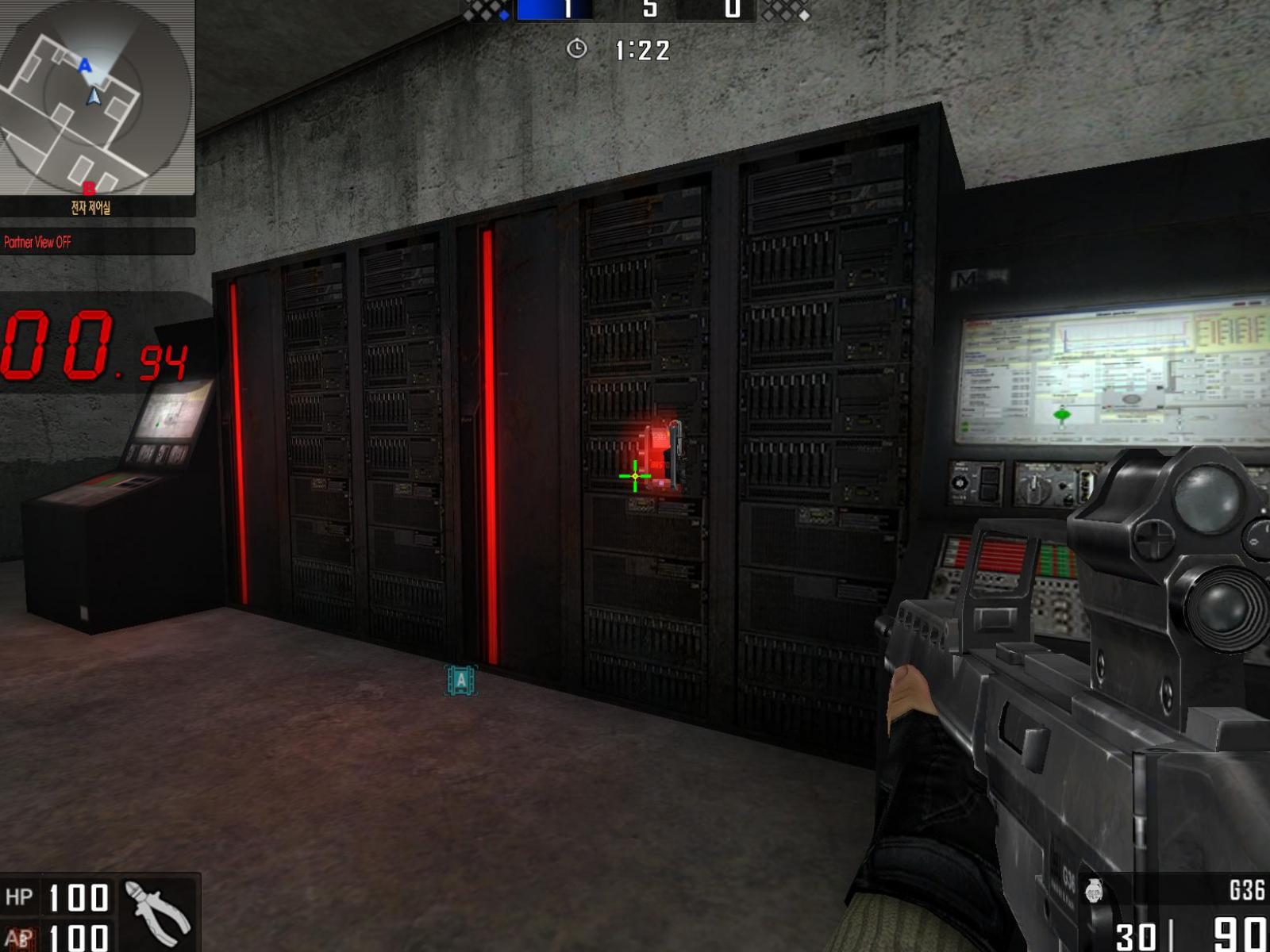Expand the minimap in the top-left corner
Screen dimensions: 1270x952
95,99
